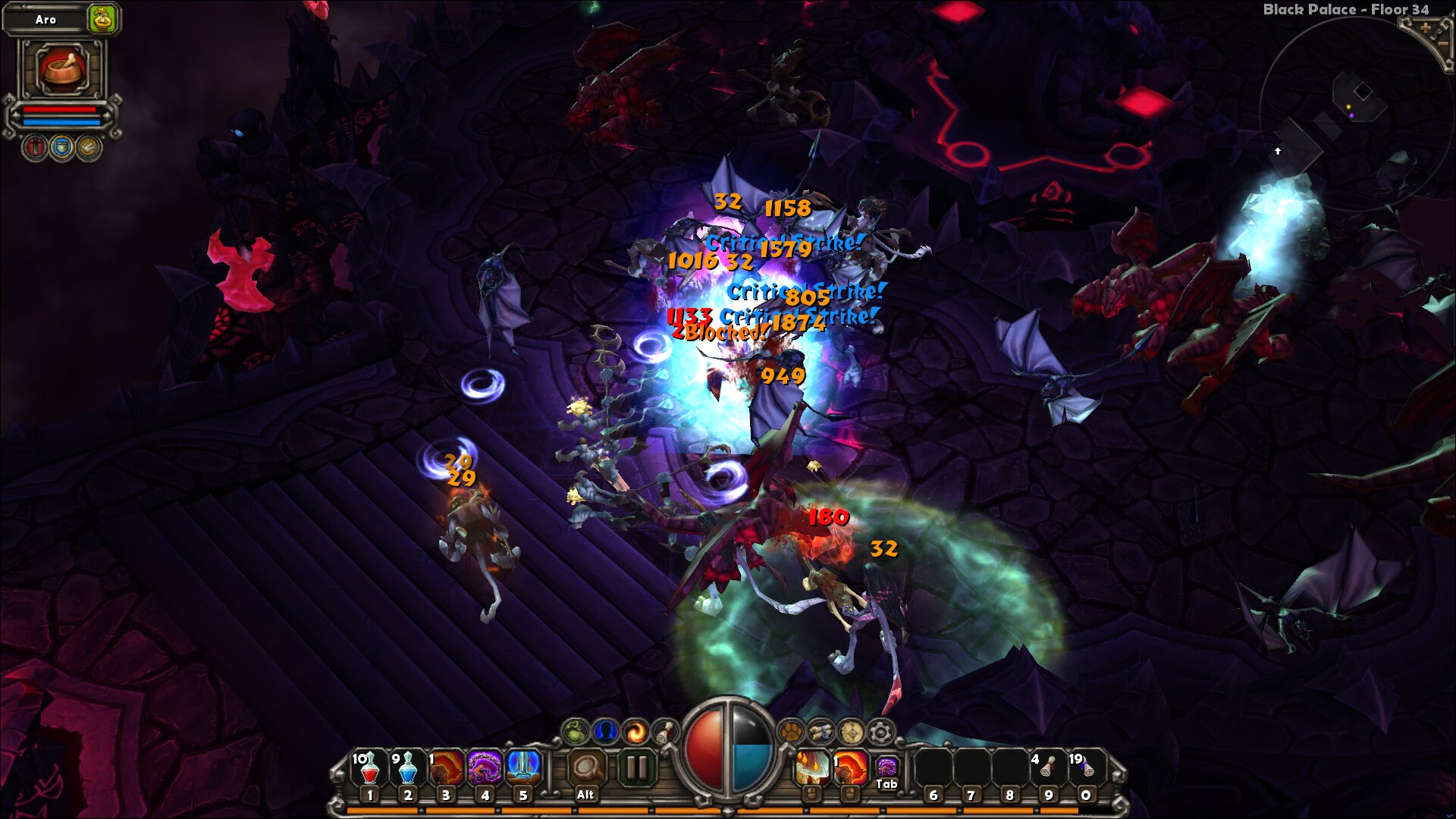Open the gear settings menu
The image size is (1456, 819).
880,732
